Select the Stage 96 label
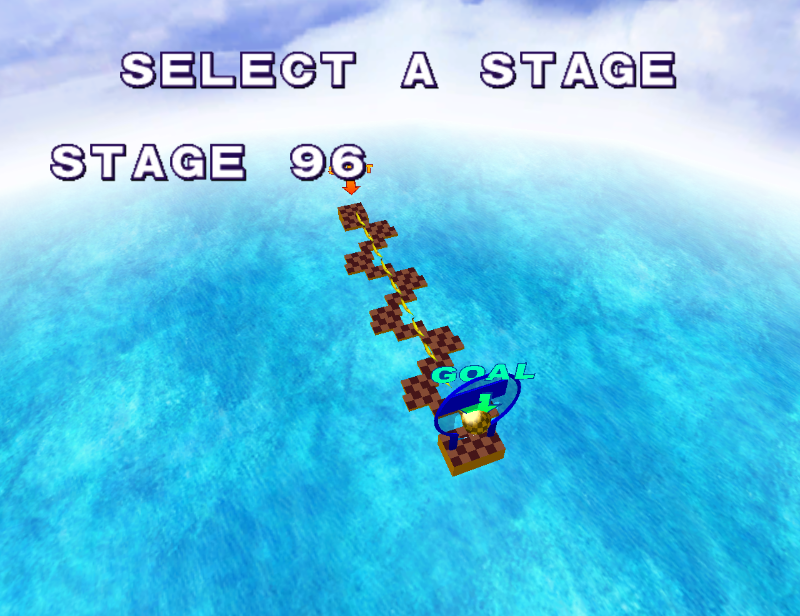Screen dimensions: 800x616 pos(208,162)
